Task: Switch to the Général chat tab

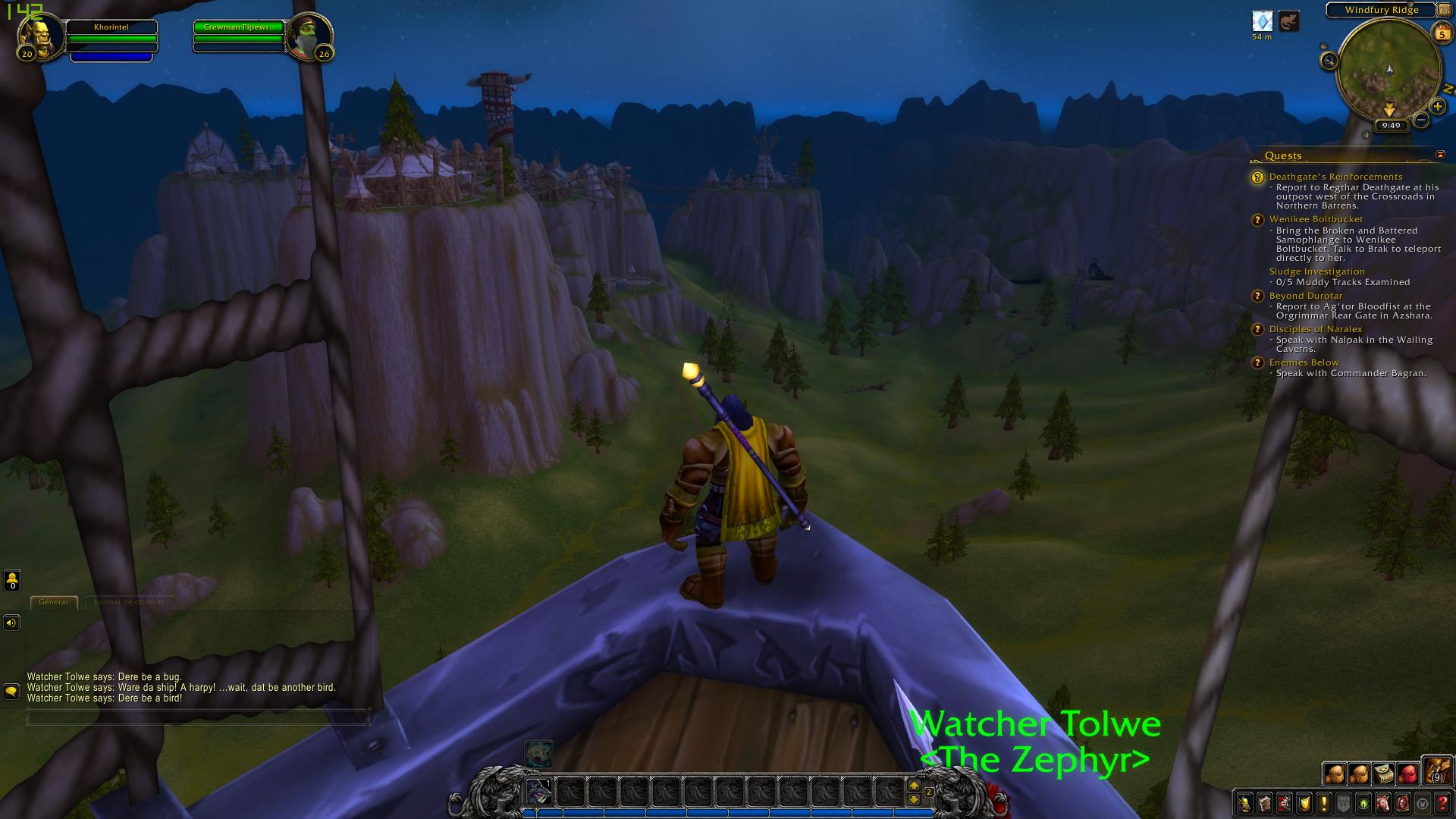Action: pos(53,602)
